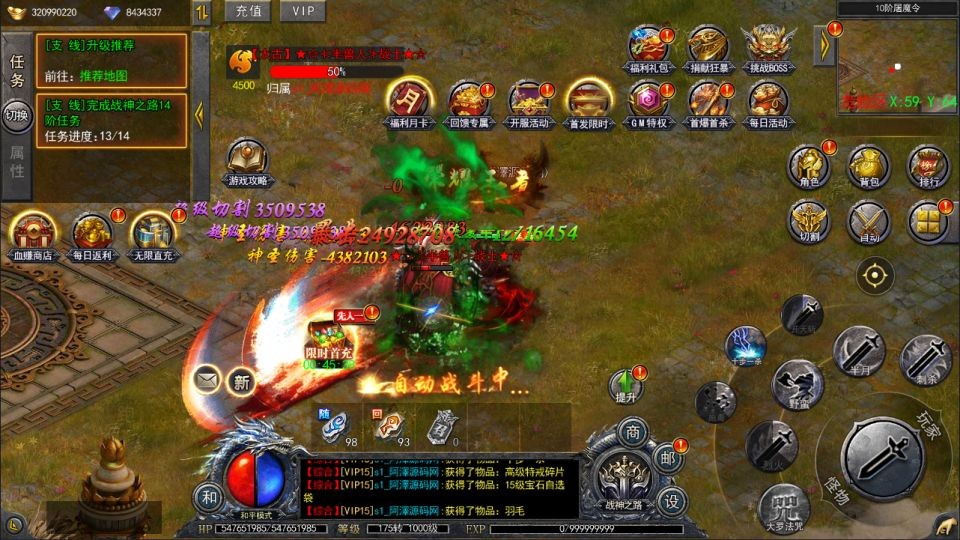The height and width of the screenshot is (540, 960).
Task: Open the VIP panel
Action: [x=302, y=11]
